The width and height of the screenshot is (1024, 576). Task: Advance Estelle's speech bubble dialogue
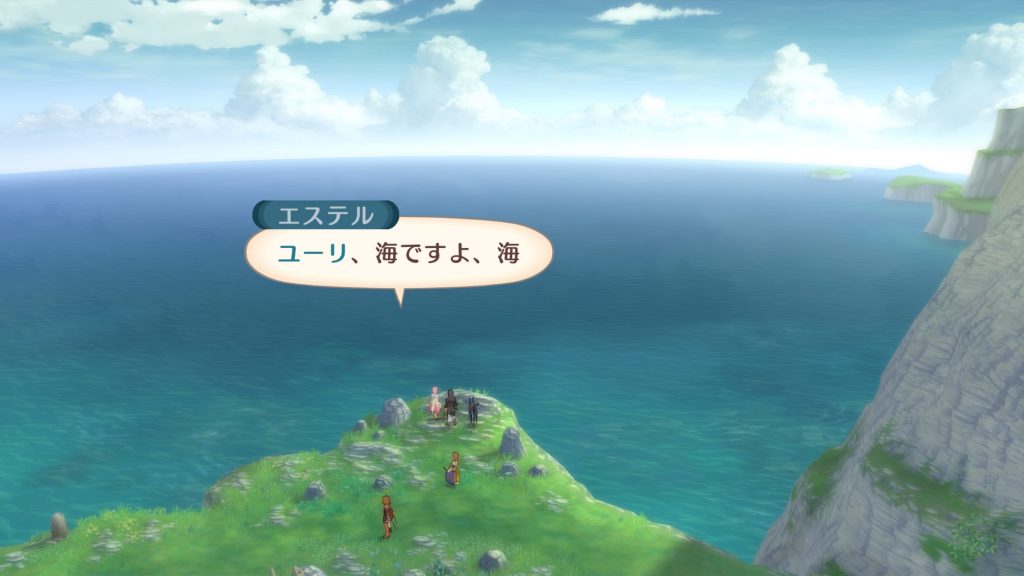tap(398, 254)
